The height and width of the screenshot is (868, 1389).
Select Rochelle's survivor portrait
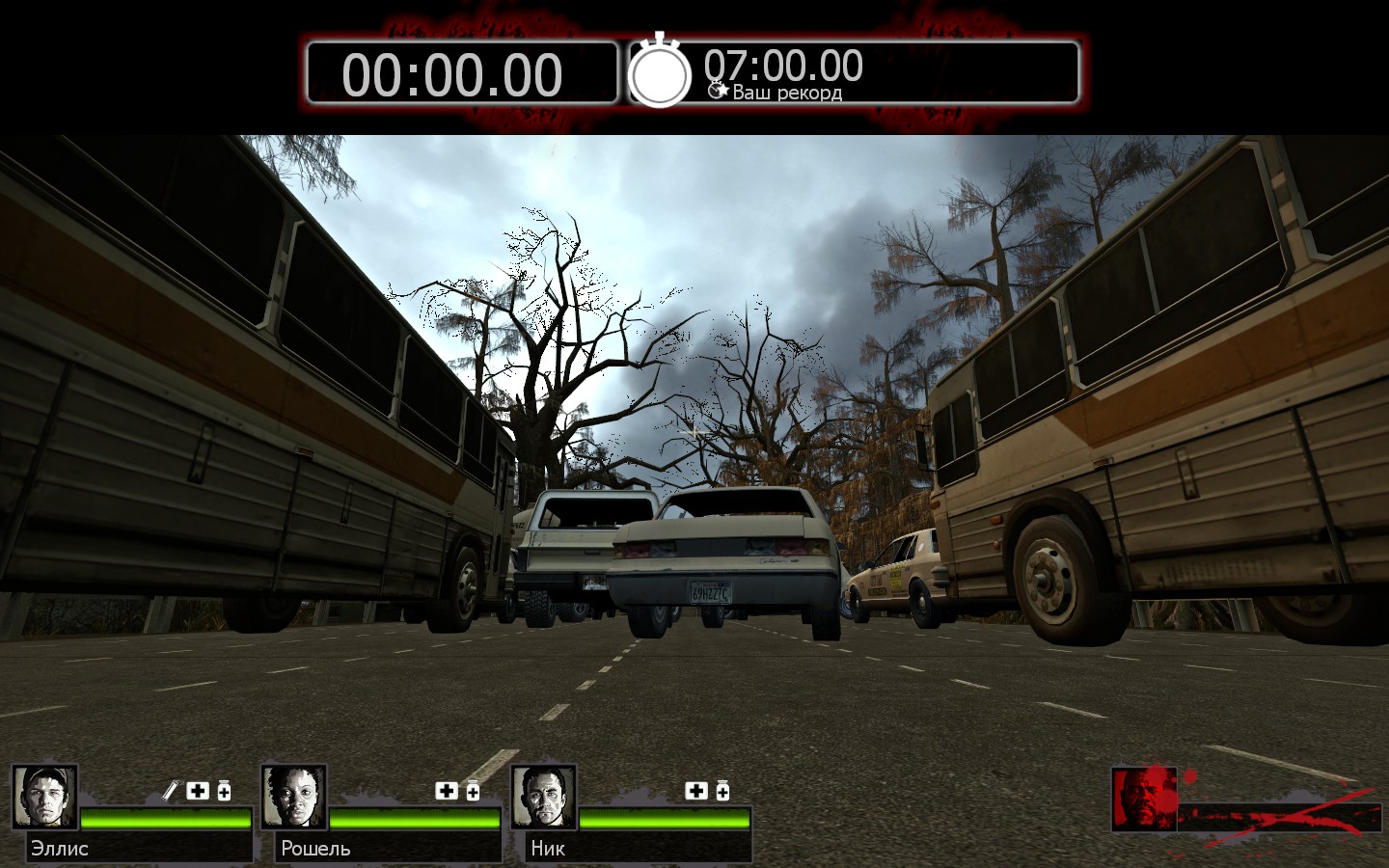(294, 798)
